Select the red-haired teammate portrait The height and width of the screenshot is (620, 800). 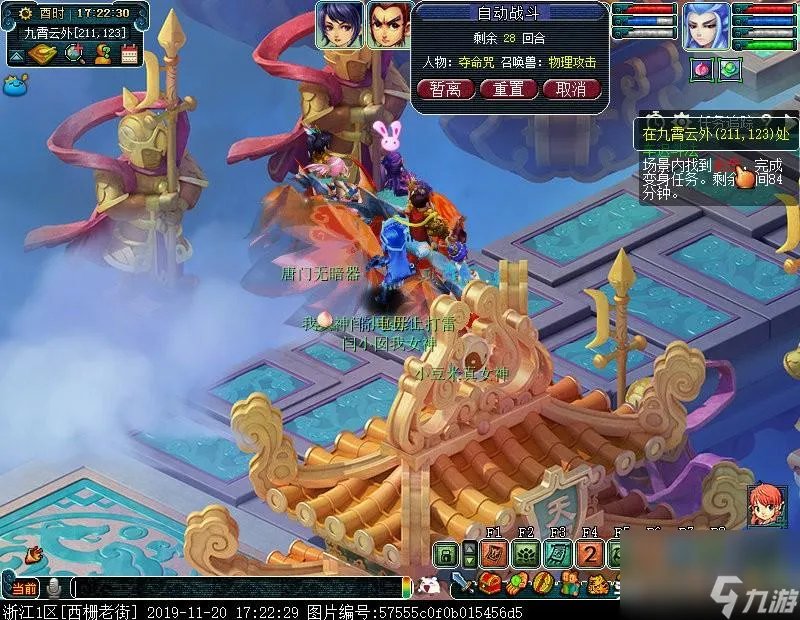(x=388, y=24)
